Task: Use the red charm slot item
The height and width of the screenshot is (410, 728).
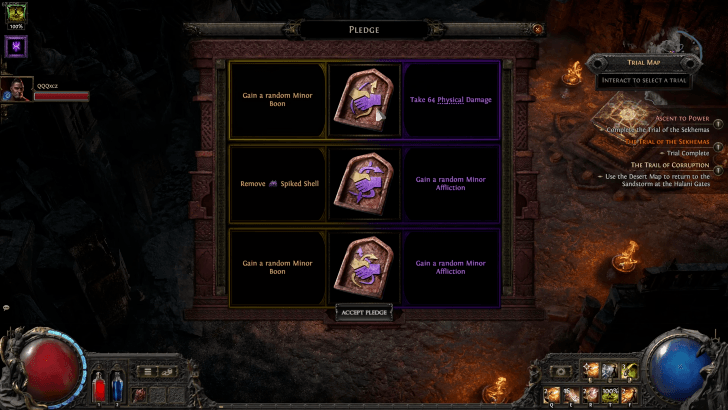Action: coord(141,393)
